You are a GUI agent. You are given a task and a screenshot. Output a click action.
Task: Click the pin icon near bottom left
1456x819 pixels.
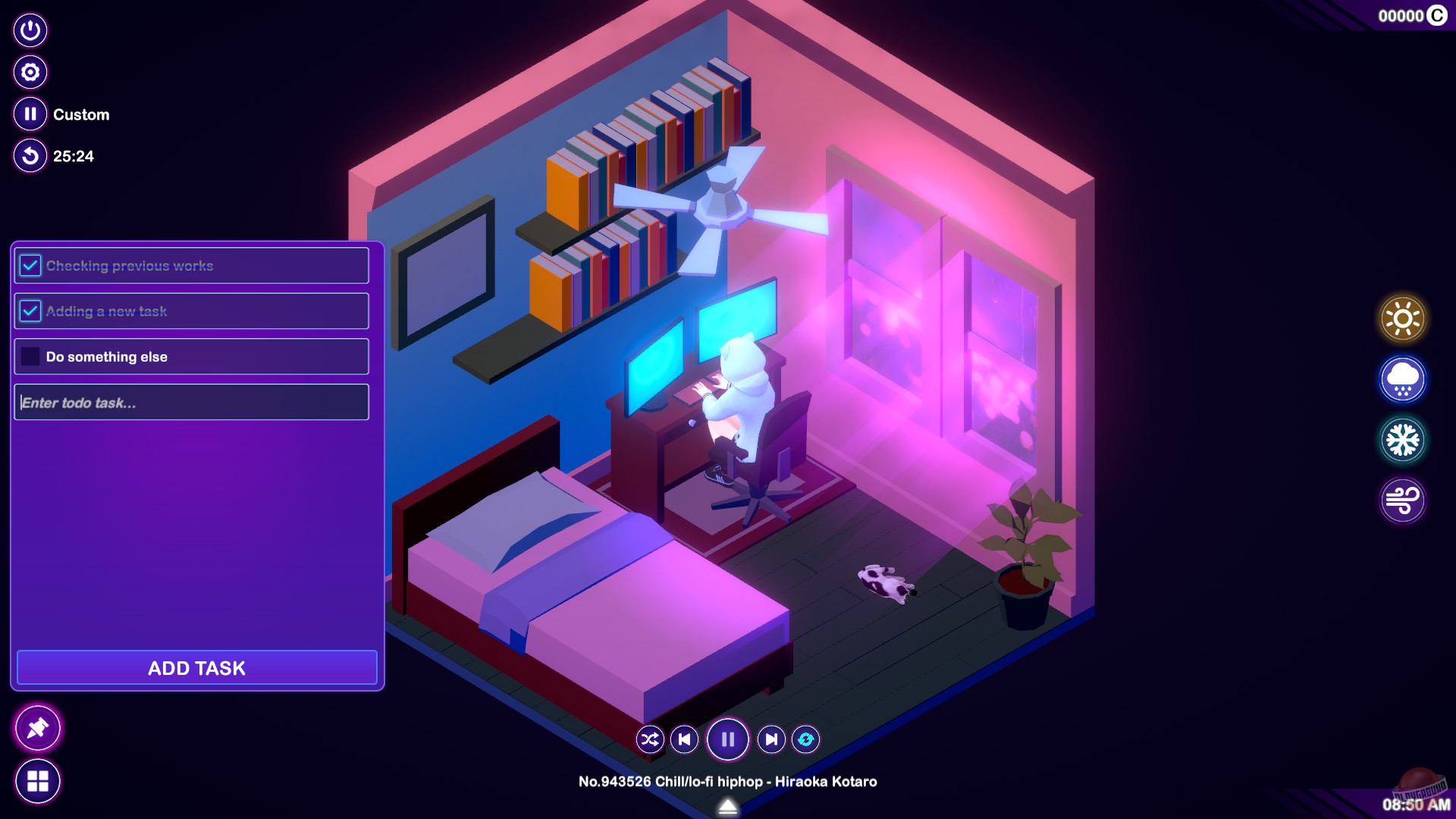point(38,727)
